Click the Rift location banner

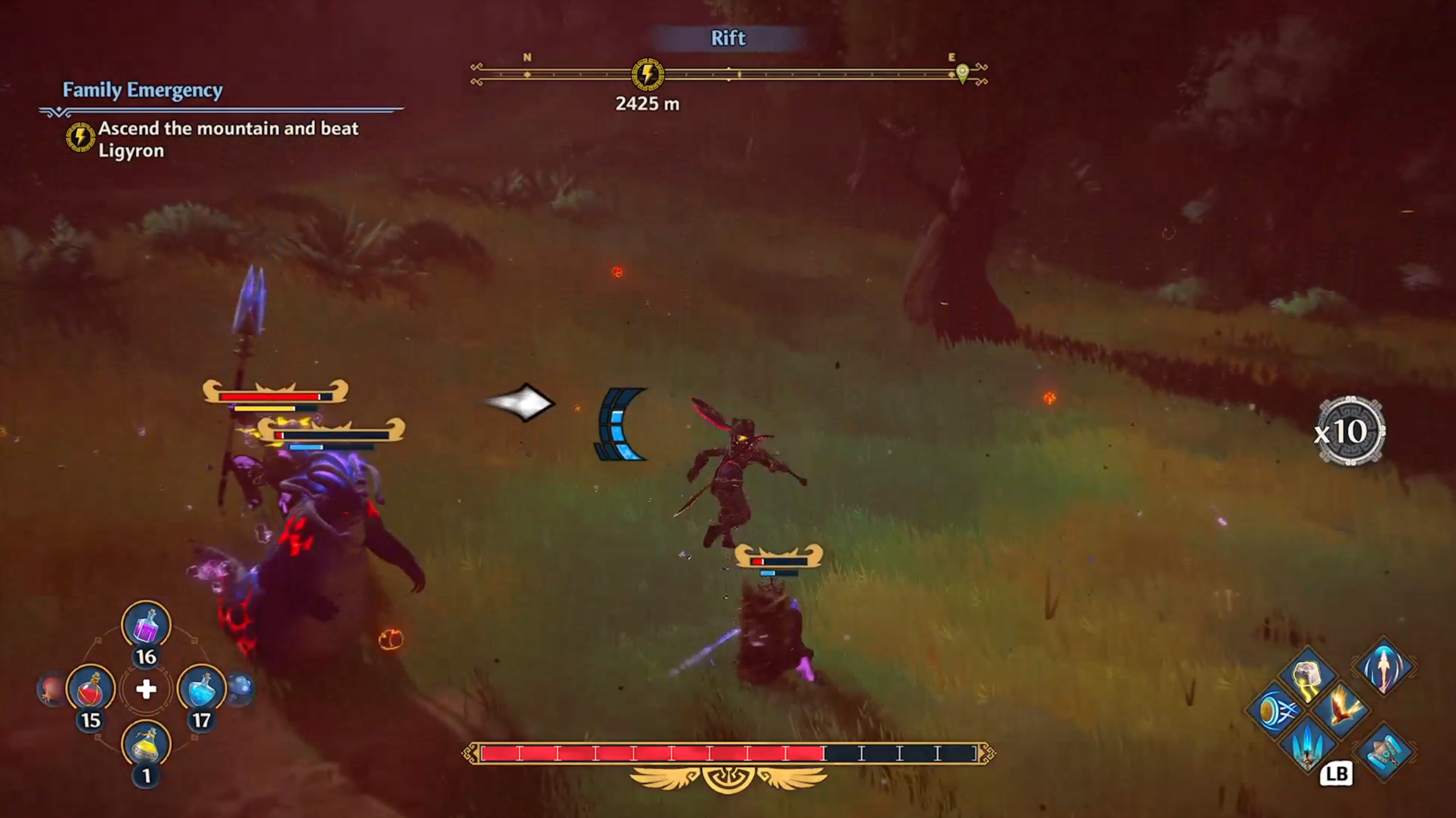pos(728,38)
